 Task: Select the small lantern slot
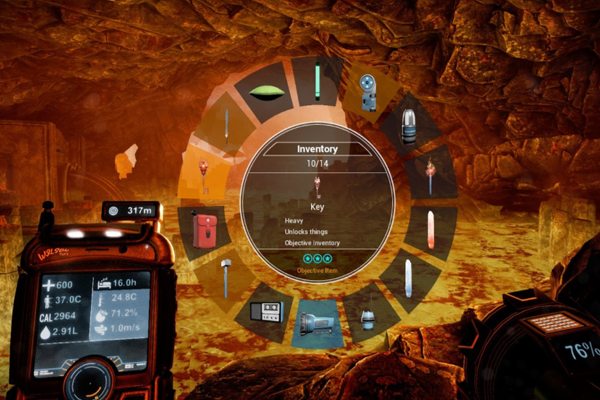tap(368, 315)
